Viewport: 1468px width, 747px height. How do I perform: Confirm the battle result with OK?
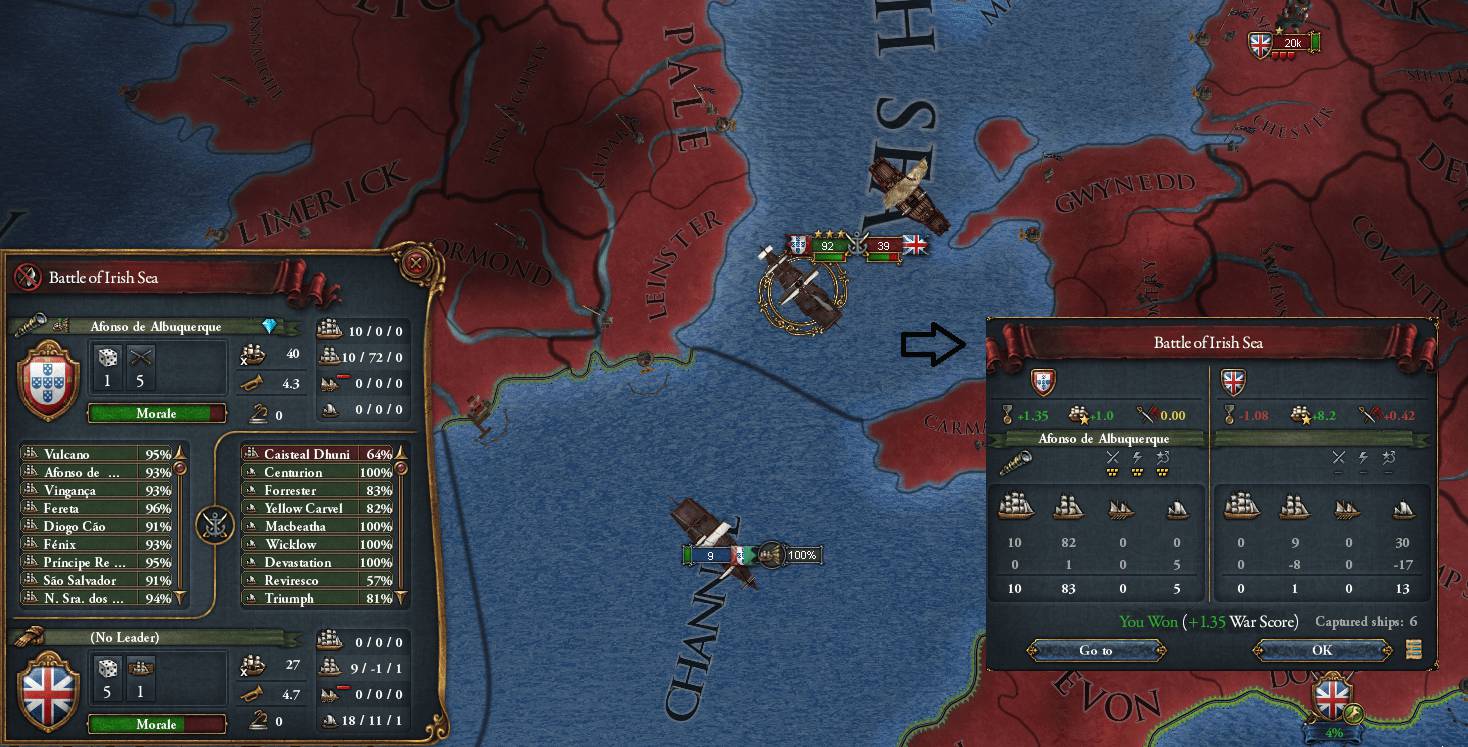pos(1321,650)
